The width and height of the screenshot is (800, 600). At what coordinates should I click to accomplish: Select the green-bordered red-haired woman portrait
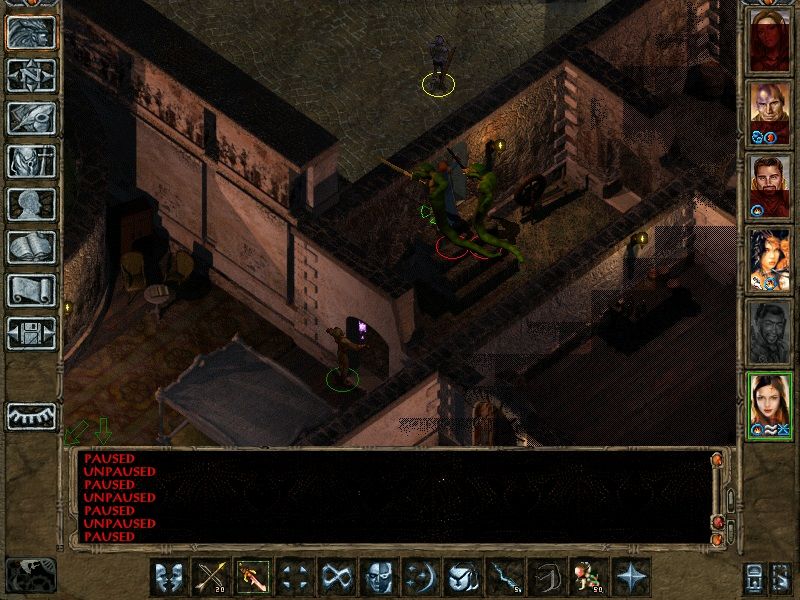770,404
